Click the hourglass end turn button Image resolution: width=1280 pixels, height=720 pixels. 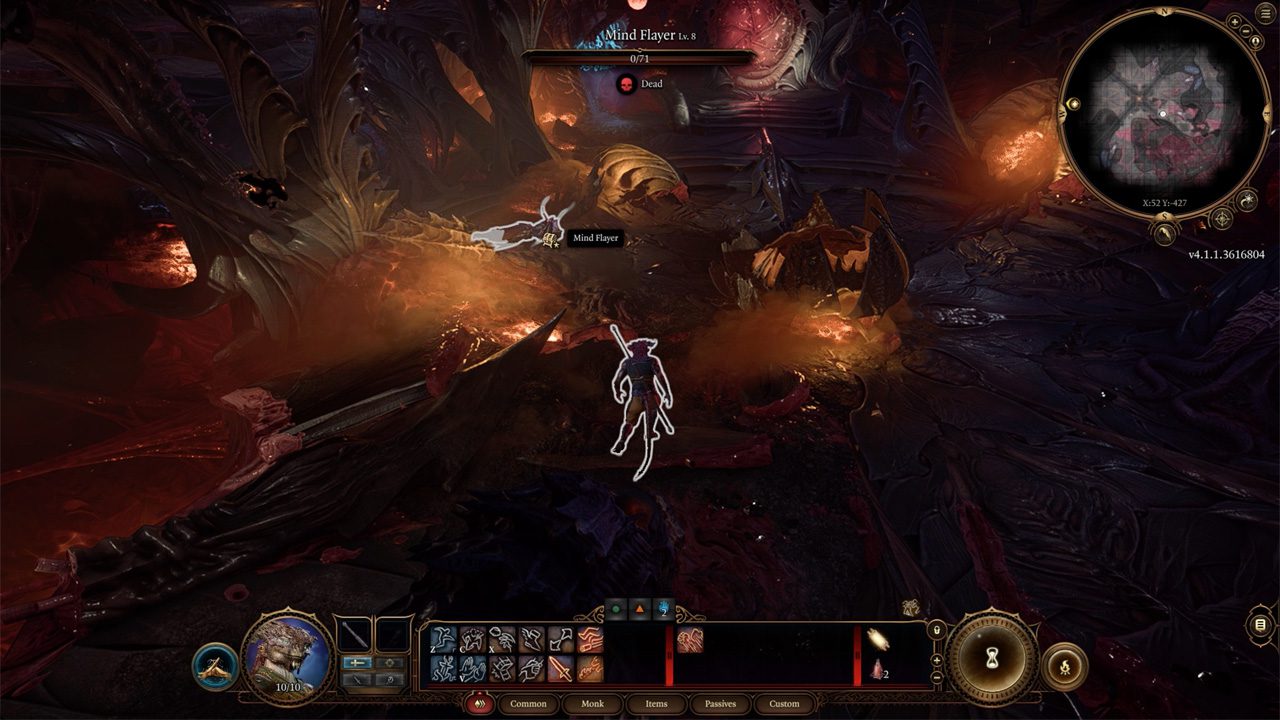point(992,659)
